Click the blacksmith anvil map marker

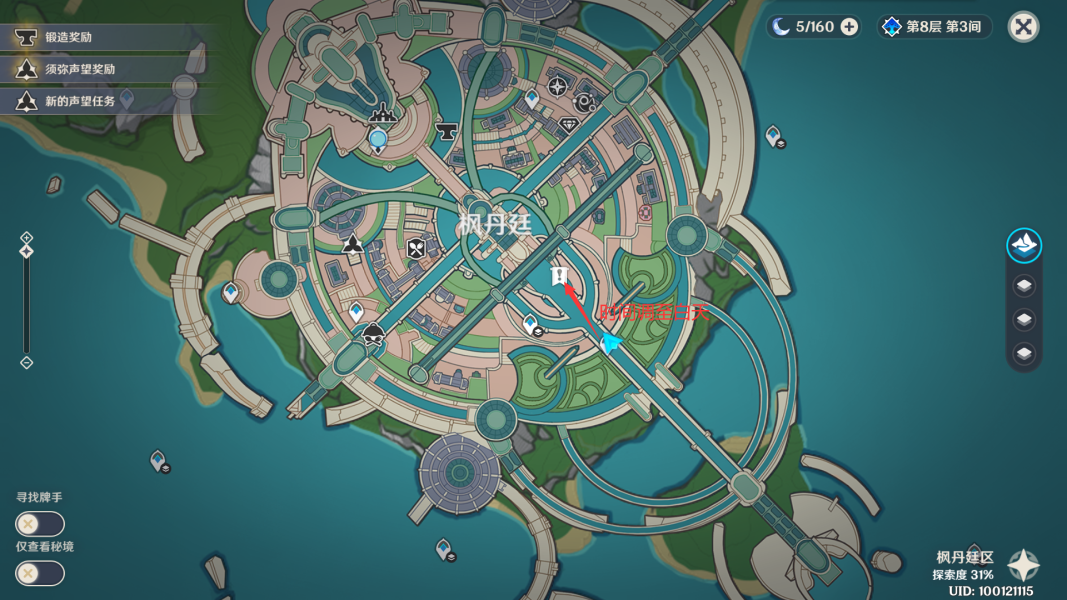pyautogui.click(x=447, y=130)
